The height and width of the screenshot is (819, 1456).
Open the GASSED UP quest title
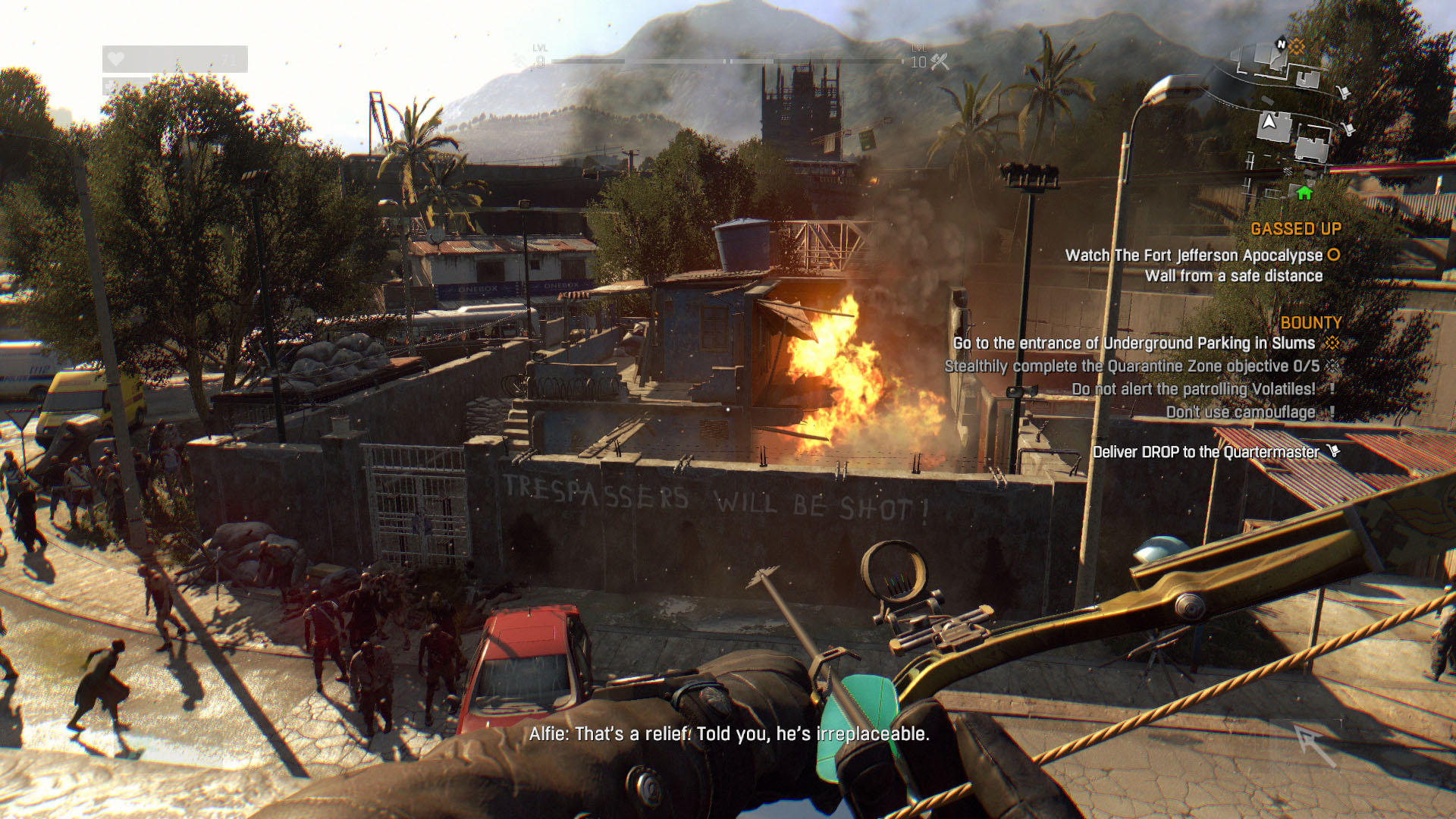pyautogui.click(x=1295, y=229)
